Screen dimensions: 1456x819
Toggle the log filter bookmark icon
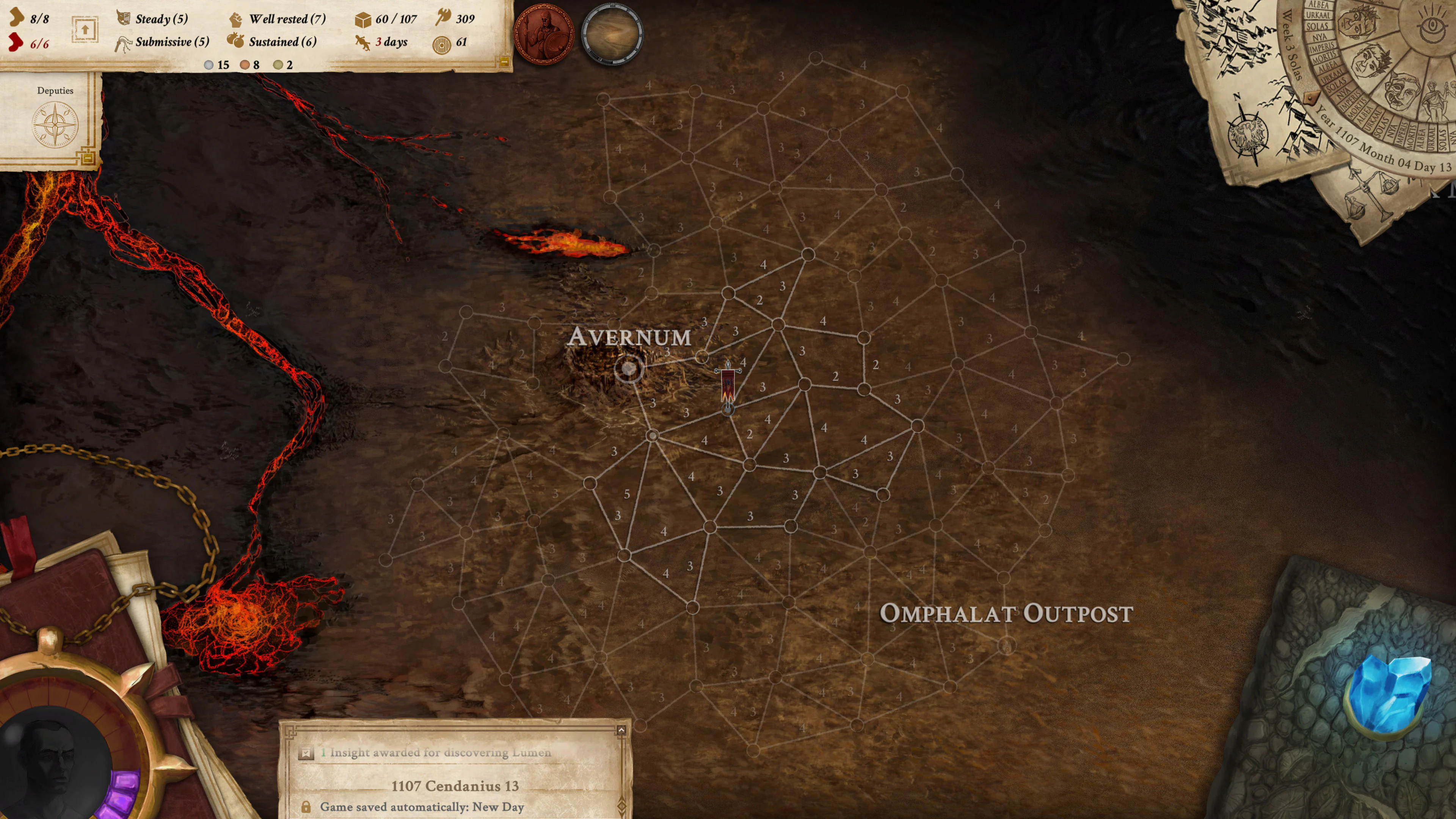(306, 753)
